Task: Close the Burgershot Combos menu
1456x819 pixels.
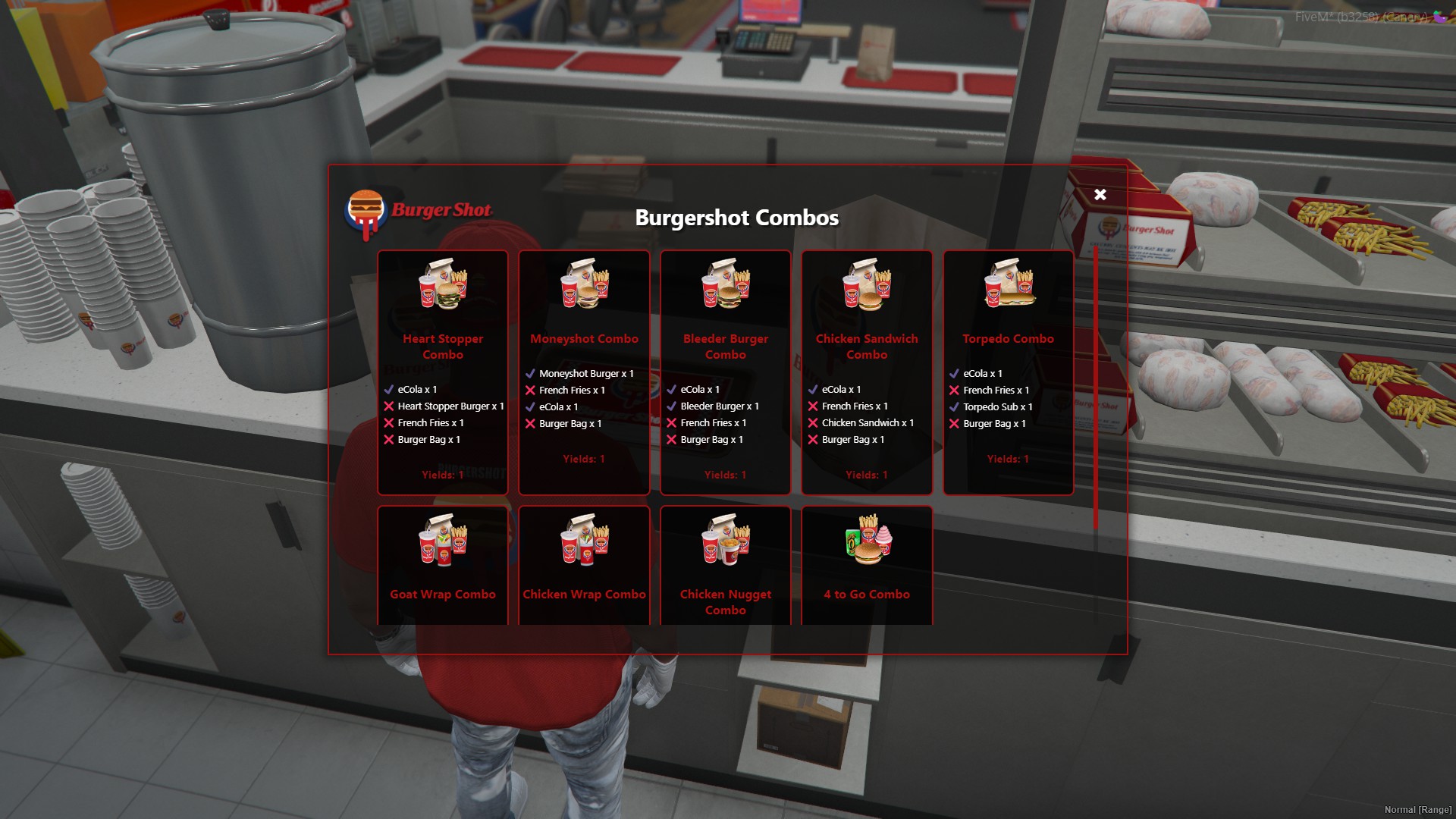Action: [x=1100, y=194]
